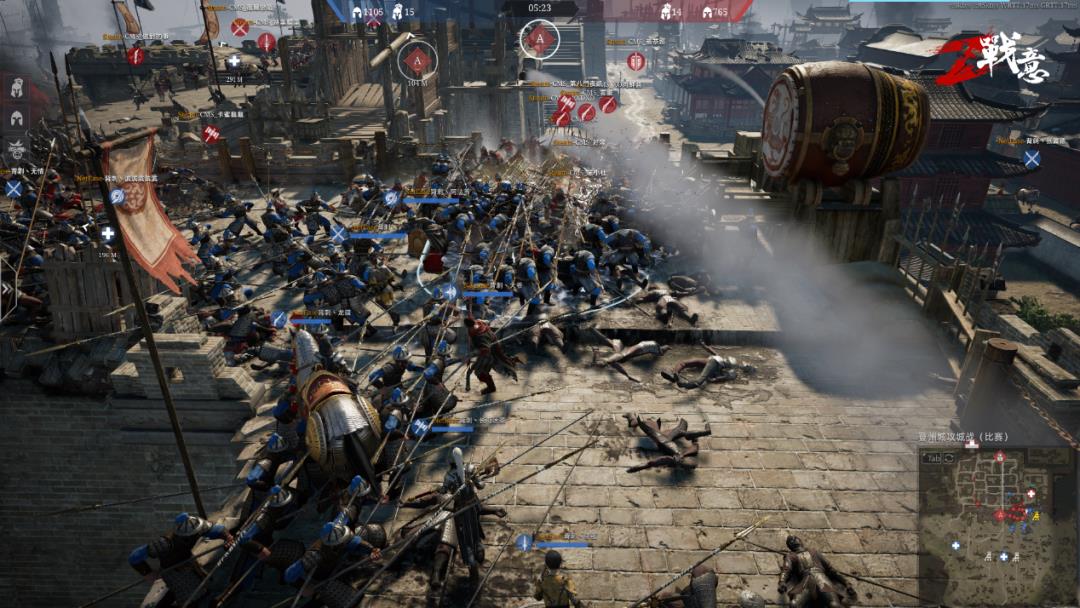Click the supply cross marker showing 291 M
The width and height of the screenshot is (1080, 608).
[233, 61]
